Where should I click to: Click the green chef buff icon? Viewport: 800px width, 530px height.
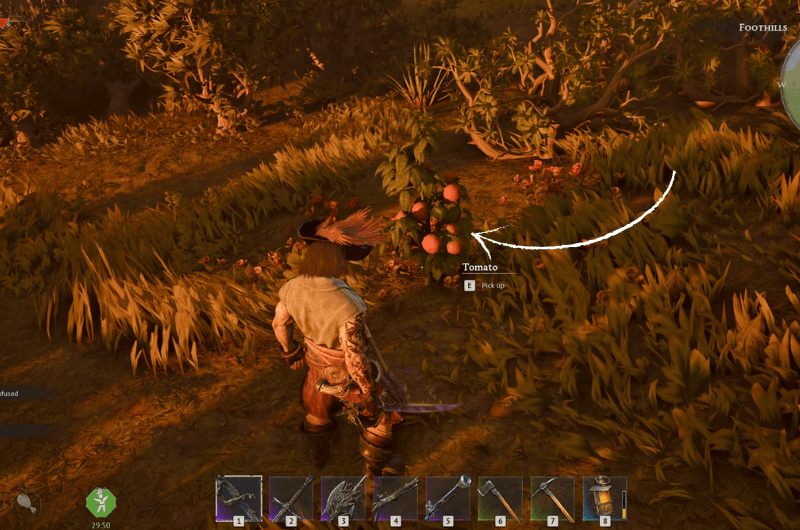click(101, 501)
